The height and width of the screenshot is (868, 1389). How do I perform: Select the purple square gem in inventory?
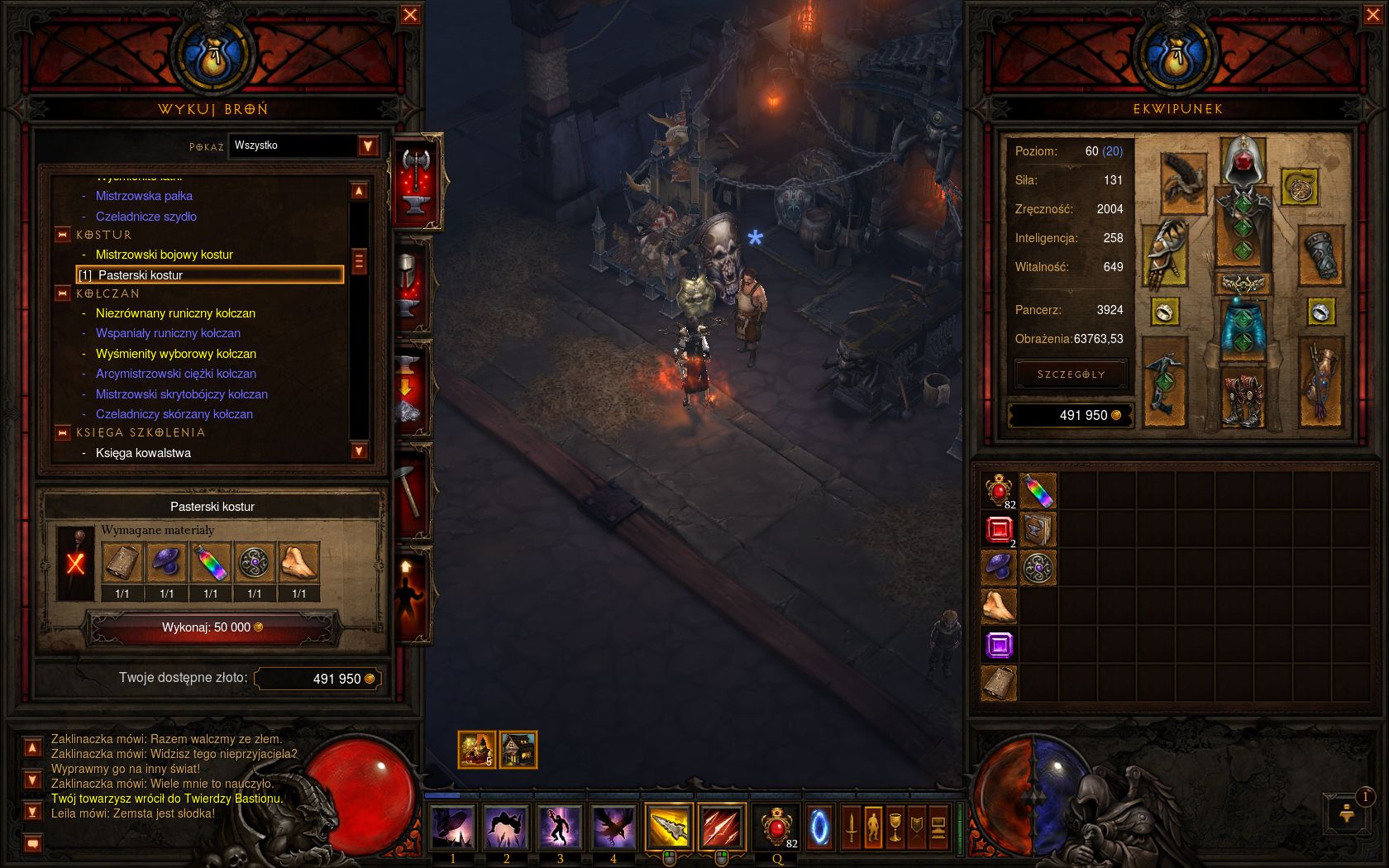point(999,646)
